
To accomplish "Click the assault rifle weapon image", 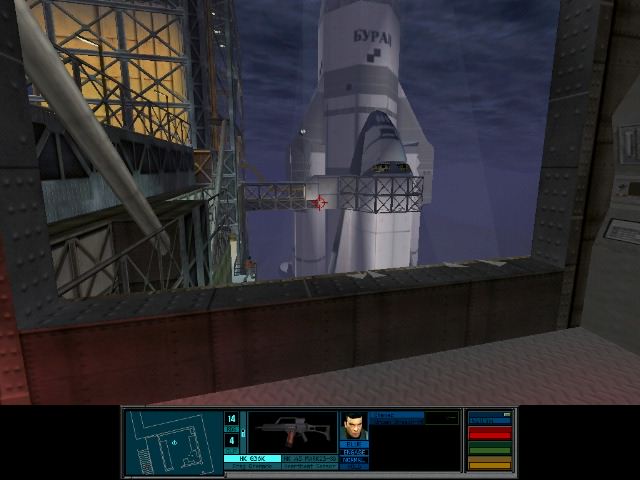I will (x=292, y=432).
